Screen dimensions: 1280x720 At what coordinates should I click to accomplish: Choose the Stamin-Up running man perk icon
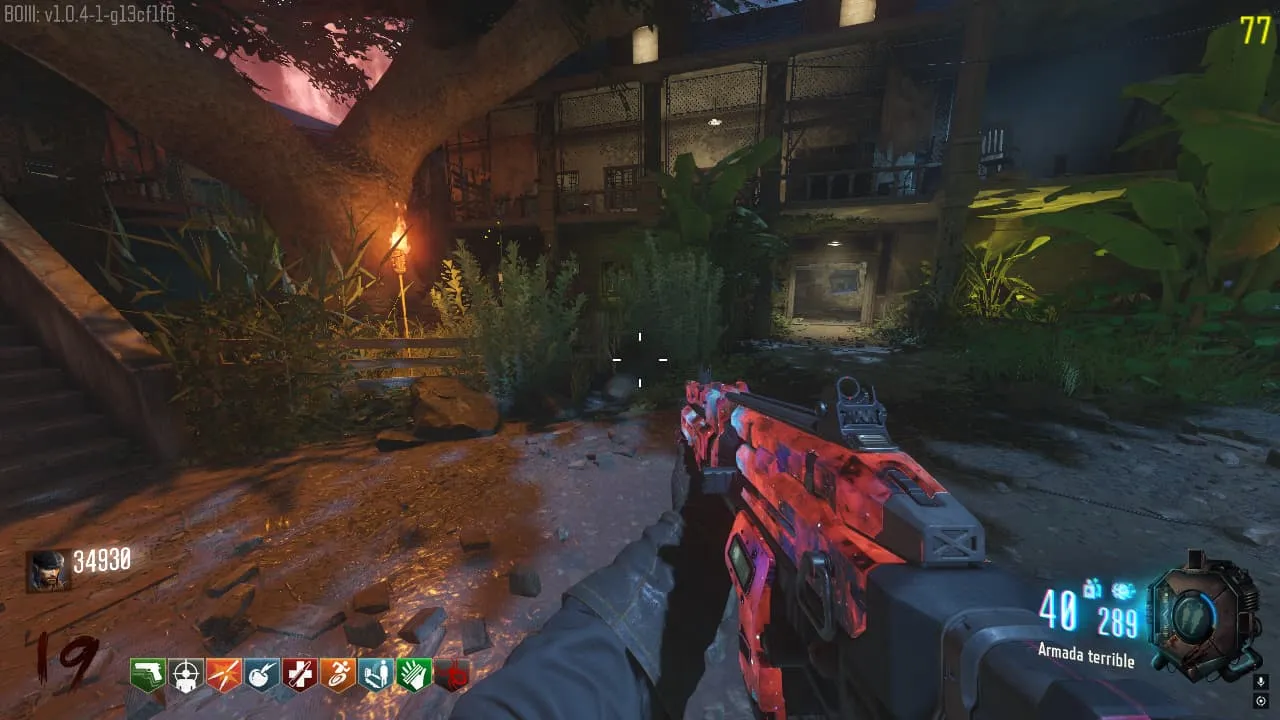click(x=337, y=674)
